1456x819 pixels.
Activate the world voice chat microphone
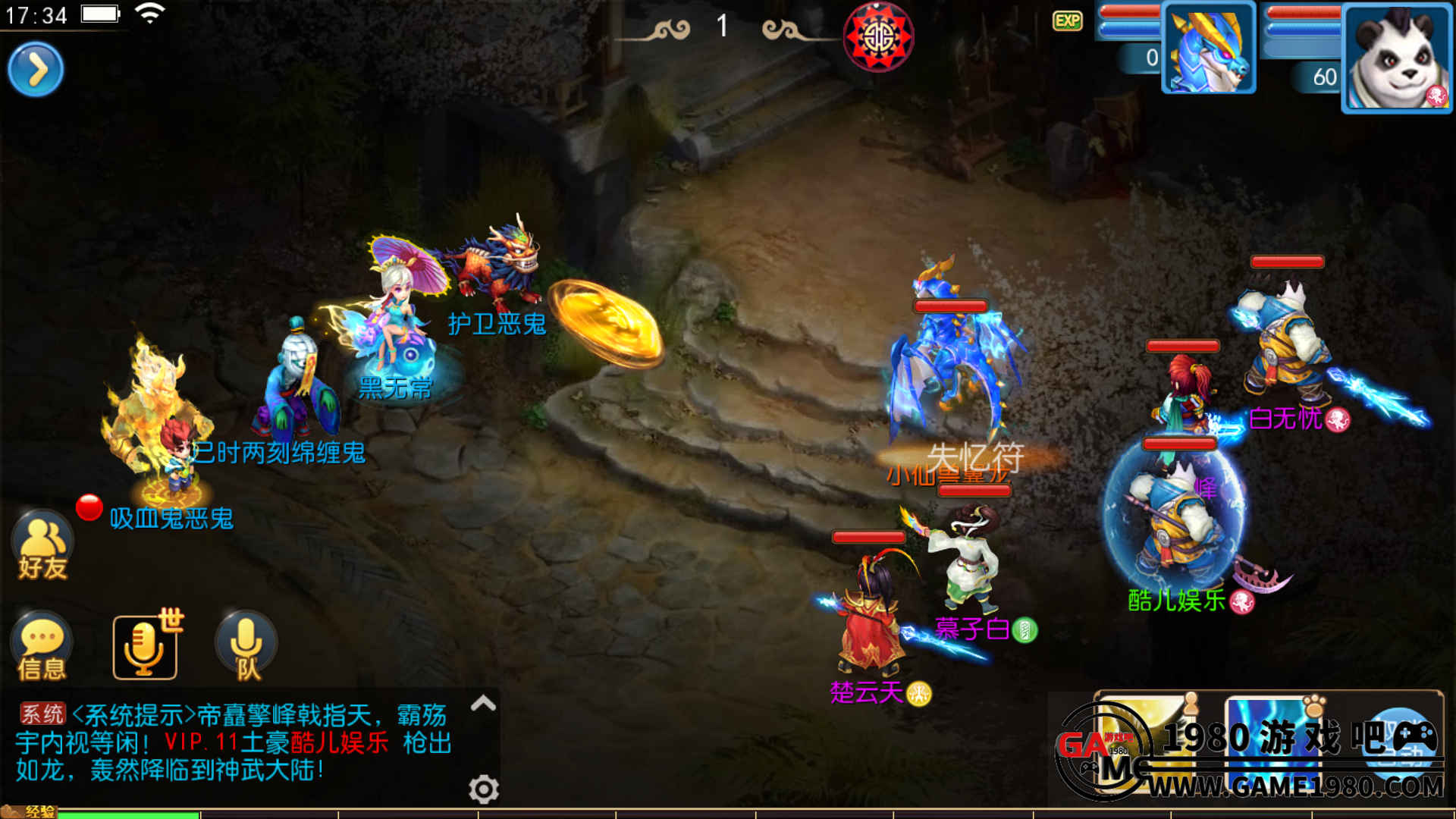coord(145,646)
